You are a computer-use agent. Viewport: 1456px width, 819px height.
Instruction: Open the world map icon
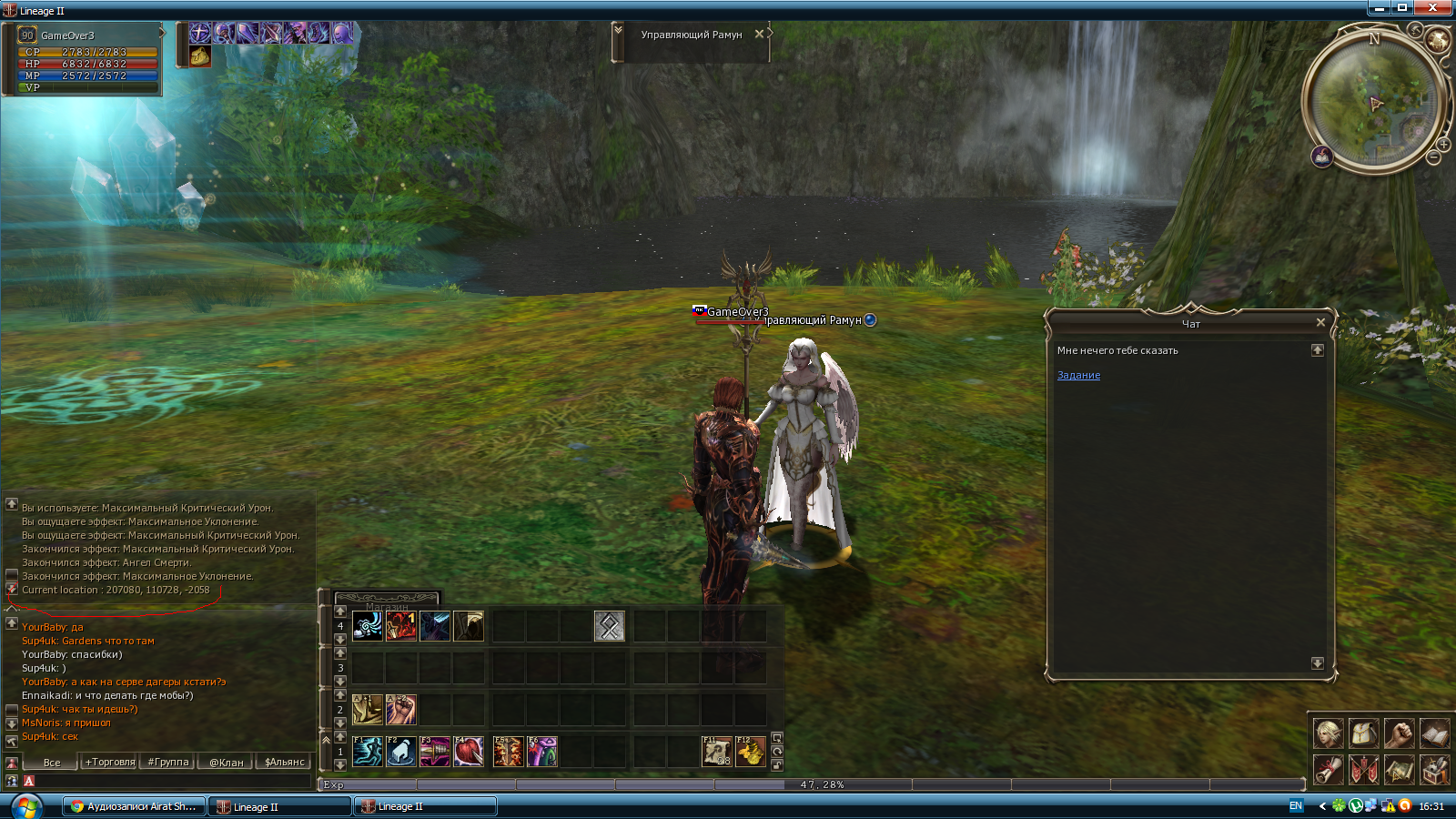click(1399, 770)
